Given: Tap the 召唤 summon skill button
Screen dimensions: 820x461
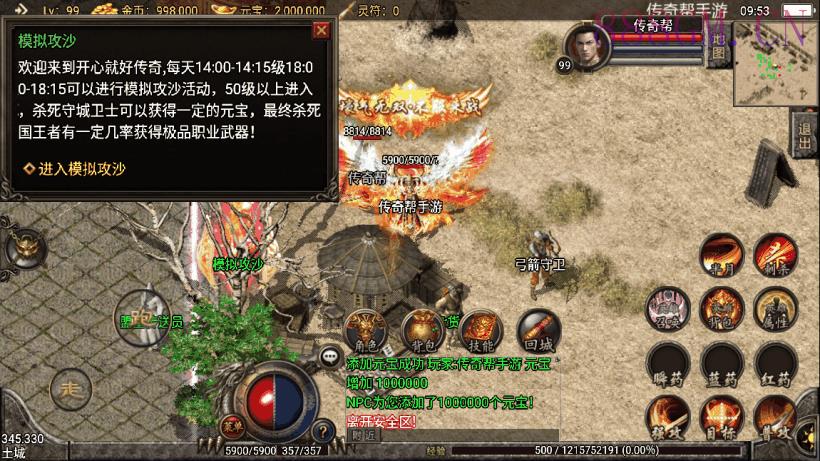Looking at the screenshot, I should pyautogui.click(x=667, y=308).
